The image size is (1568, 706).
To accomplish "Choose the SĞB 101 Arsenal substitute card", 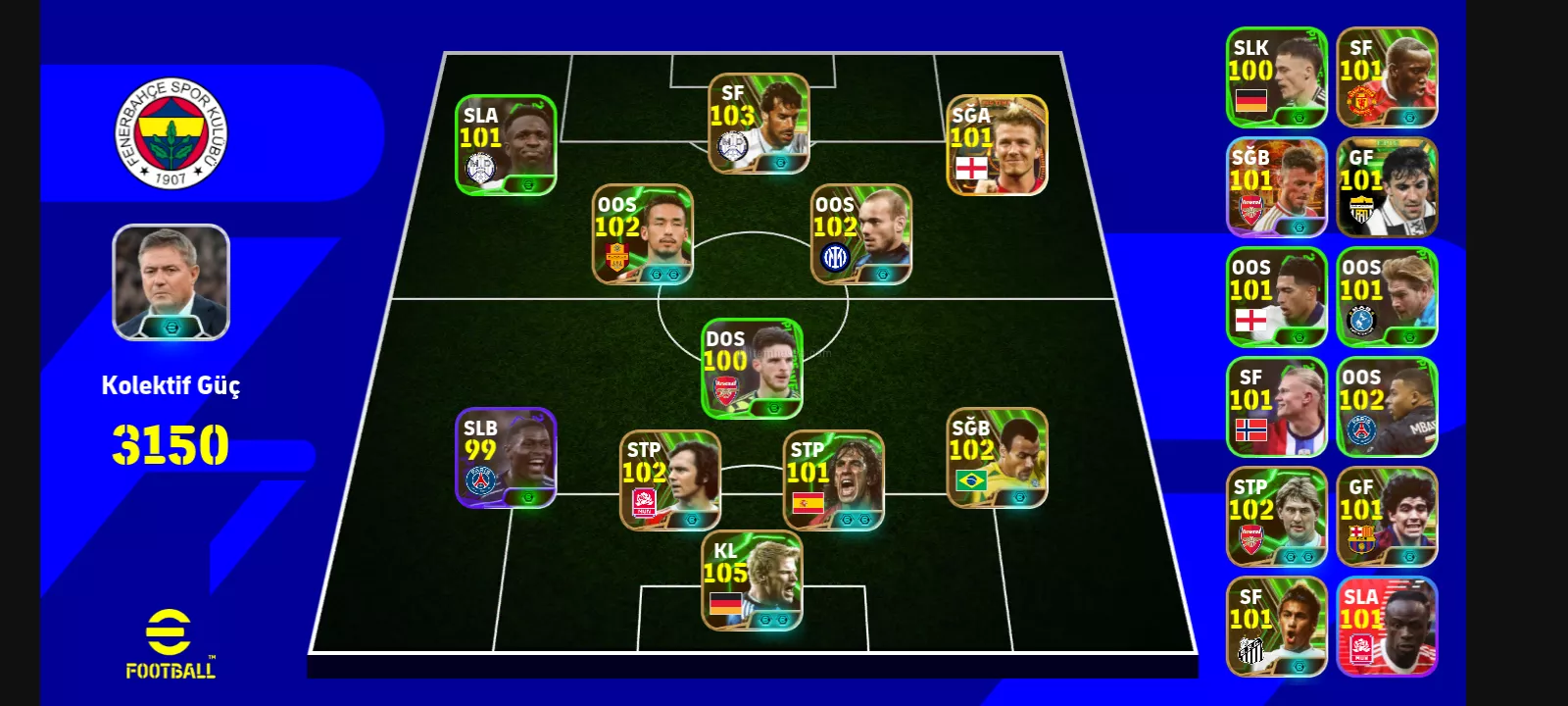I will (1277, 187).
